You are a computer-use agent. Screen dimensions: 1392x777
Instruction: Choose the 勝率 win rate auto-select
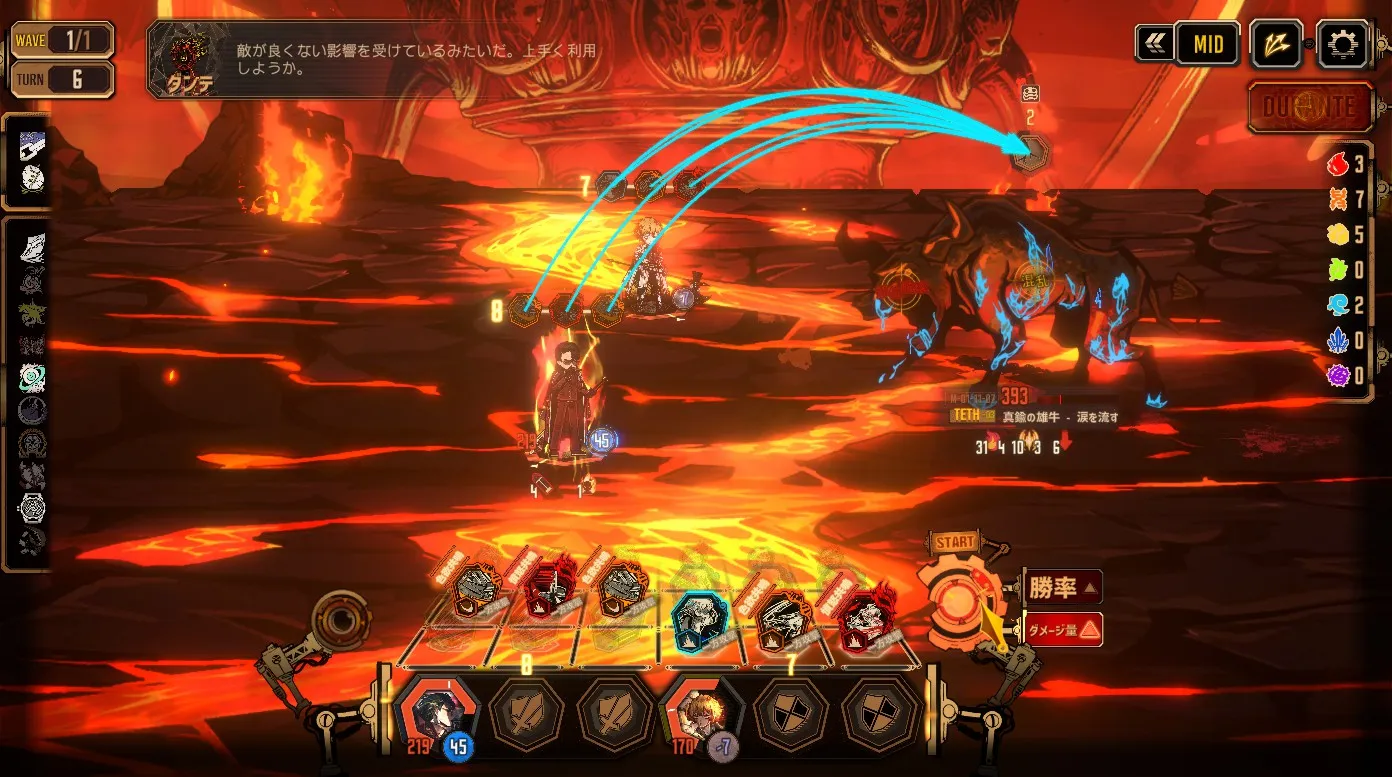(1063, 587)
